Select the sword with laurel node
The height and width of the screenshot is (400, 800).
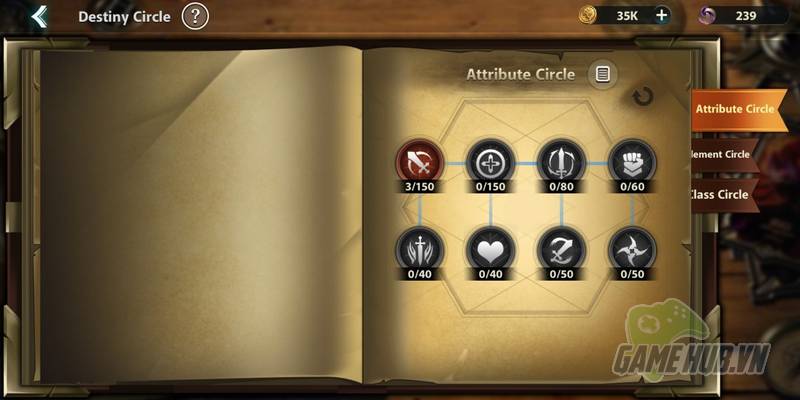click(561, 162)
